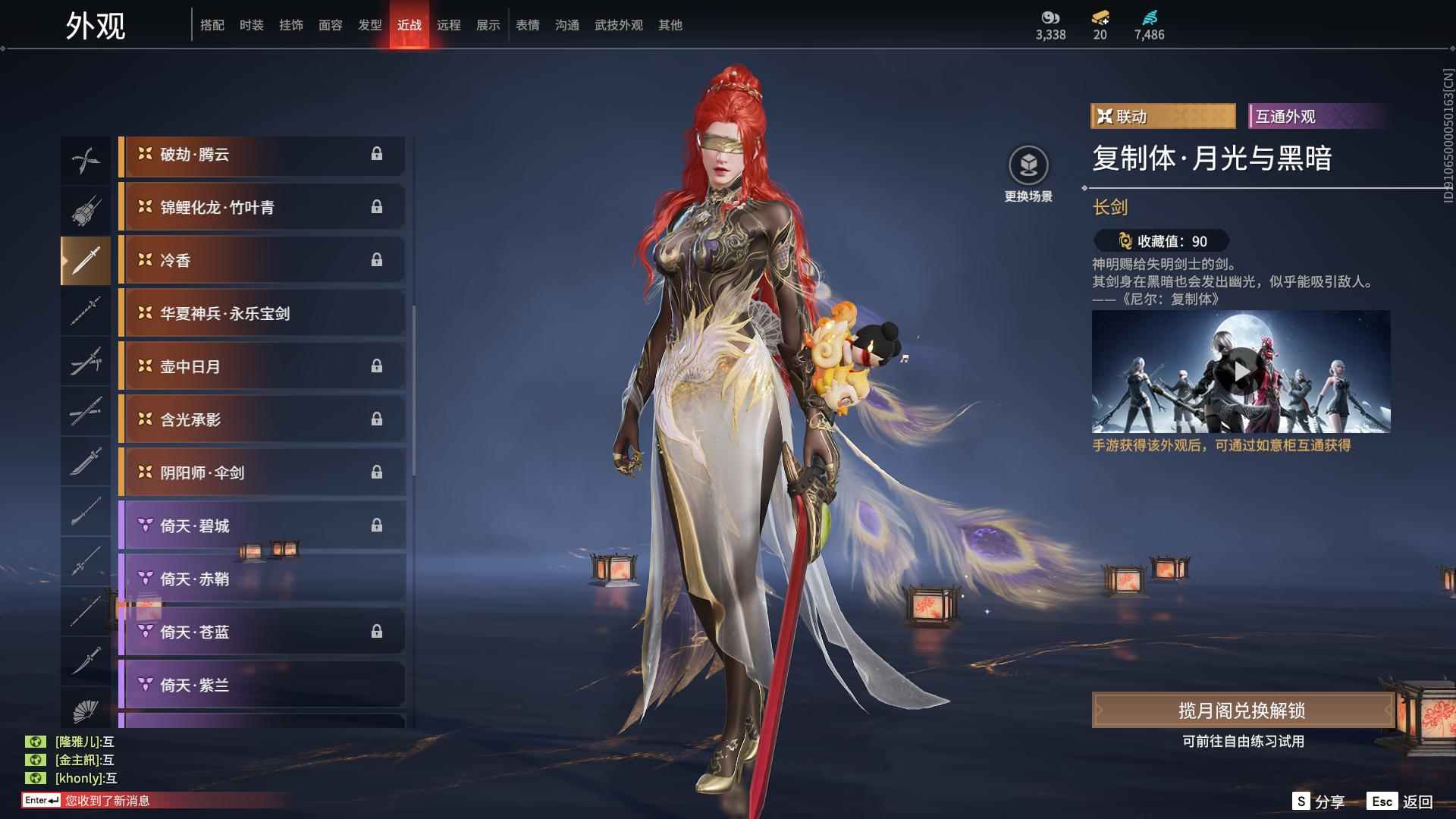The image size is (1456, 819).
Task: Switch to the 时装 tab
Action: 251,25
